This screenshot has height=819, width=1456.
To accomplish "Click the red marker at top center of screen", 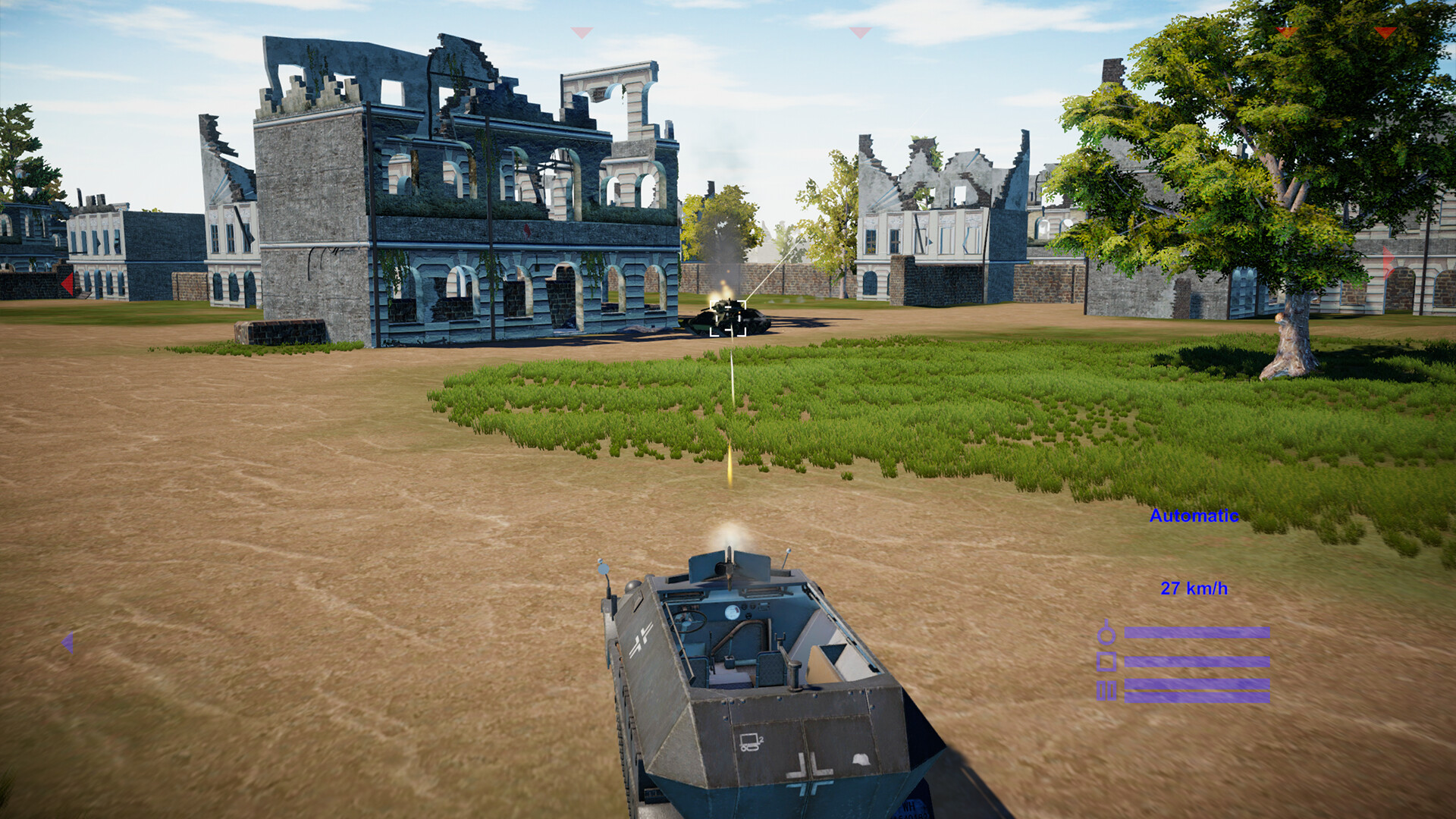I will pyautogui.click(x=859, y=33).
